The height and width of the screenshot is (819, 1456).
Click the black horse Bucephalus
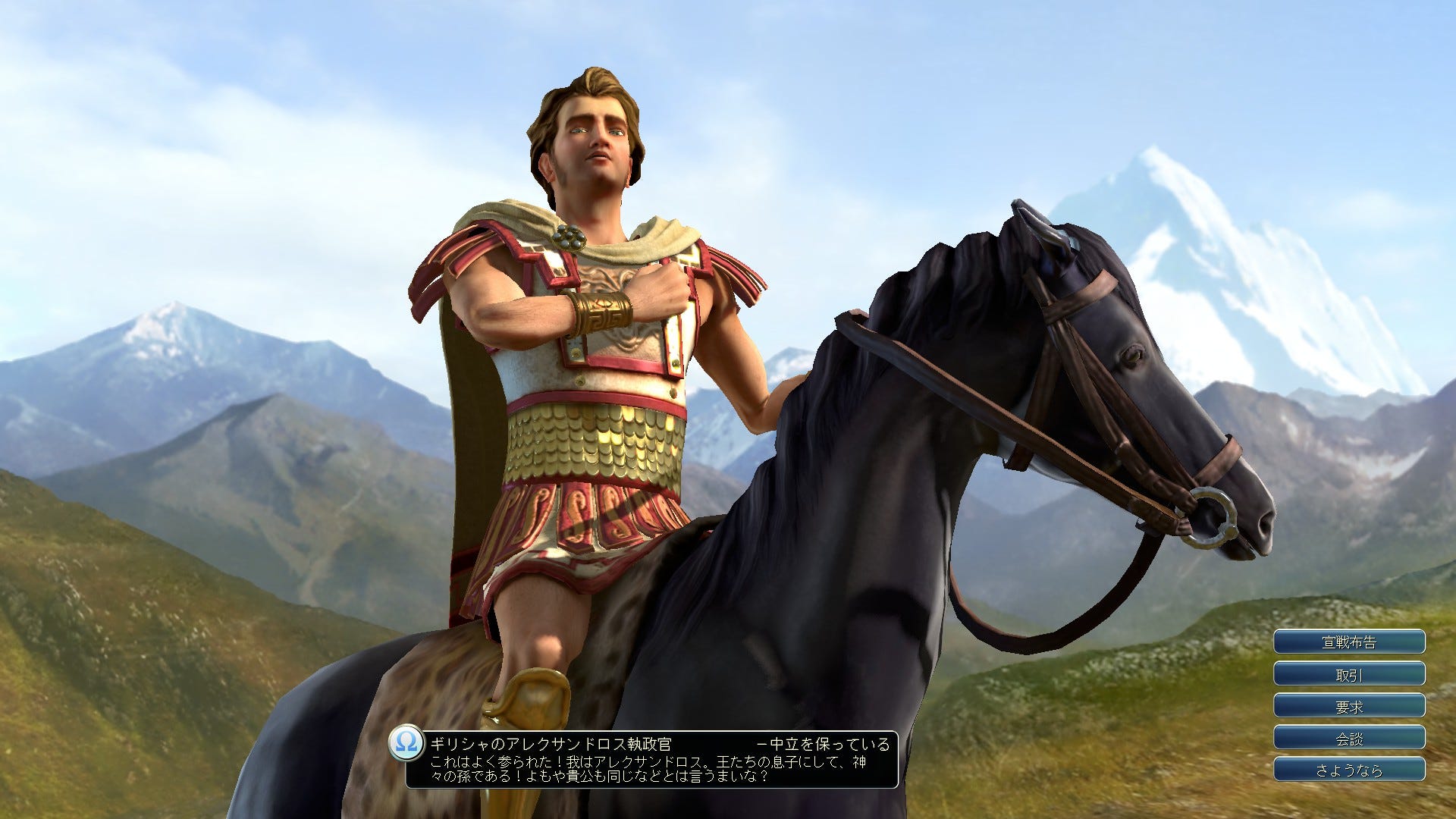click(948, 493)
